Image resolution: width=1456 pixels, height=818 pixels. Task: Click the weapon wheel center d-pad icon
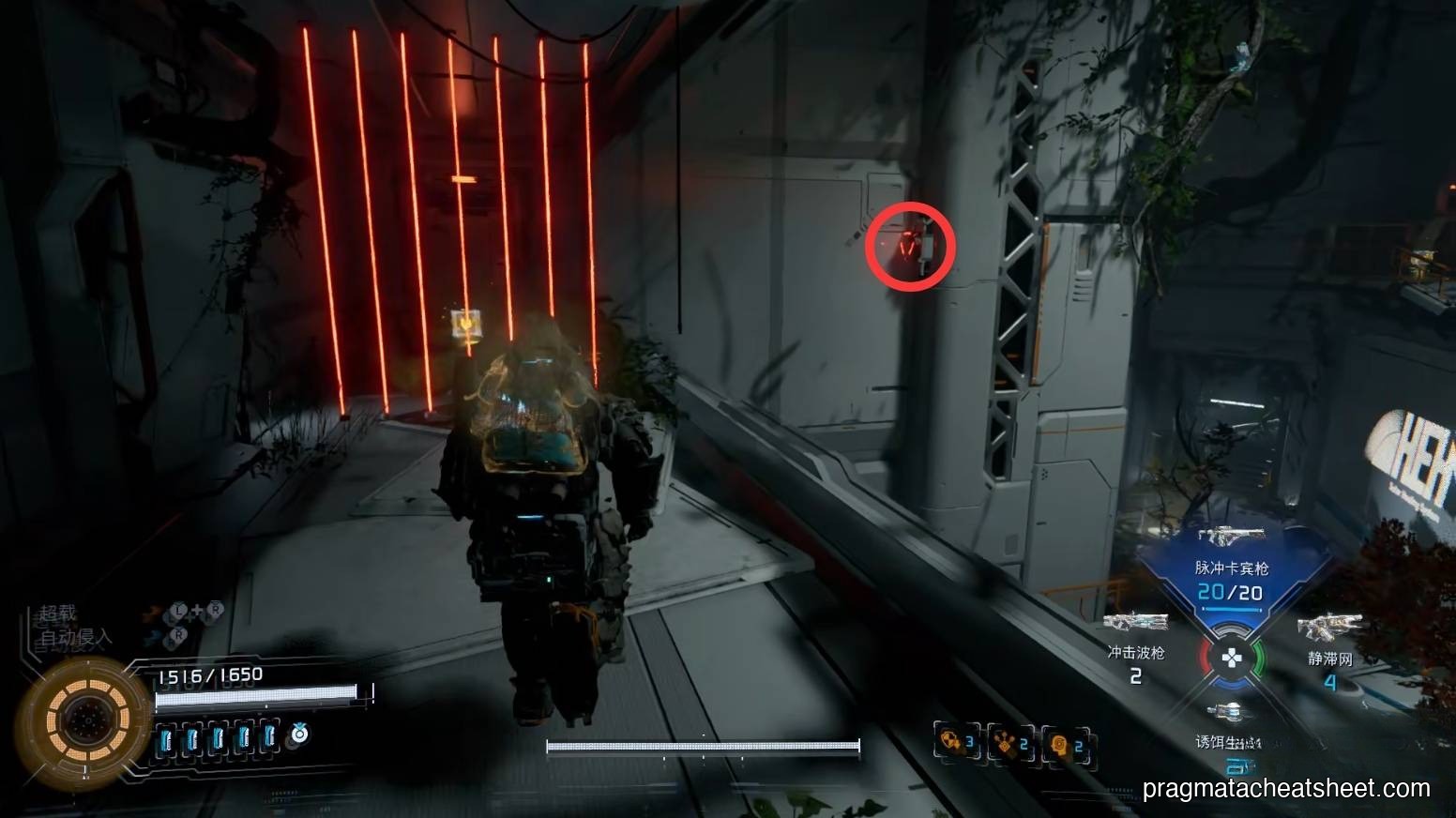click(x=1230, y=658)
